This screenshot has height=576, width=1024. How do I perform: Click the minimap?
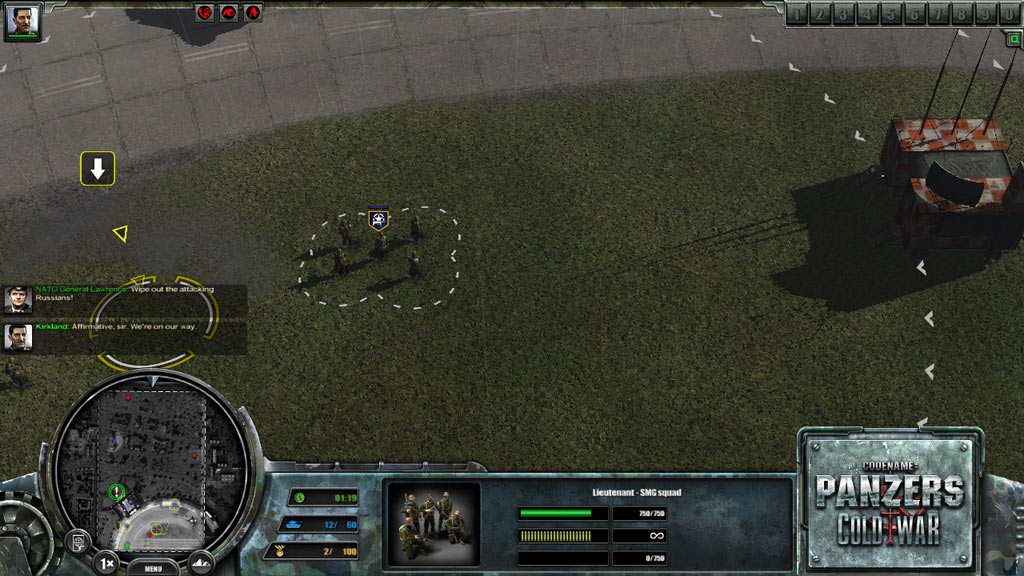click(x=150, y=455)
